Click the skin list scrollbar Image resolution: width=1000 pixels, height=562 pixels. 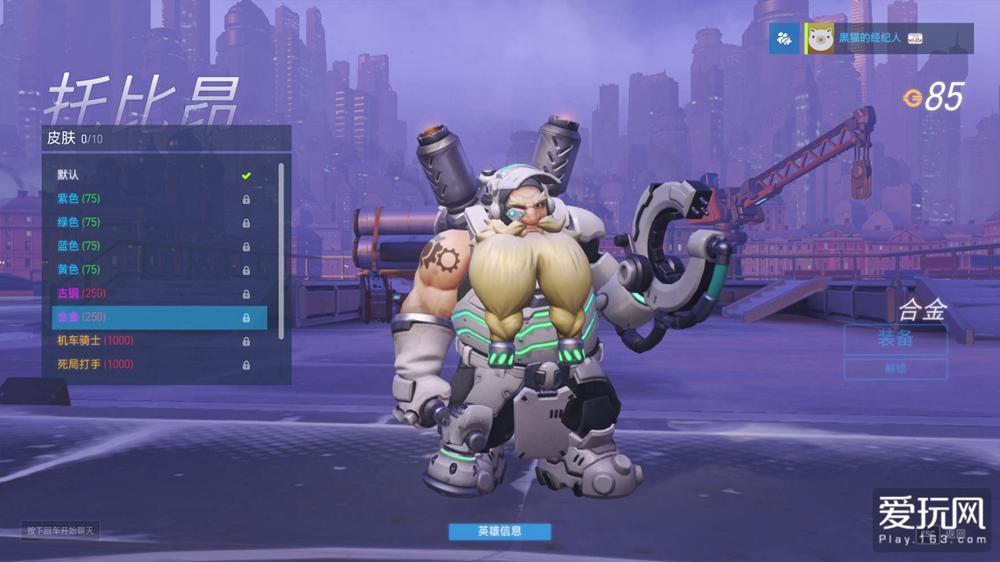pos(281,250)
